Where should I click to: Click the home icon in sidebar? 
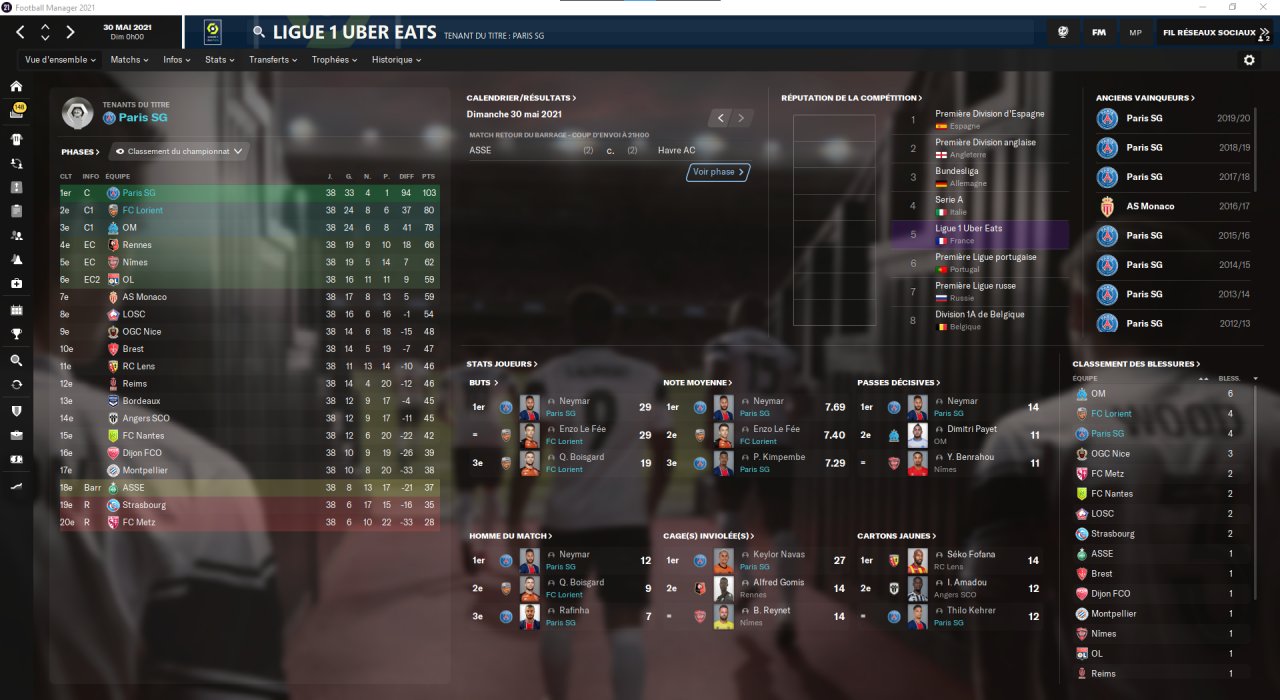pyautogui.click(x=16, y=86)
